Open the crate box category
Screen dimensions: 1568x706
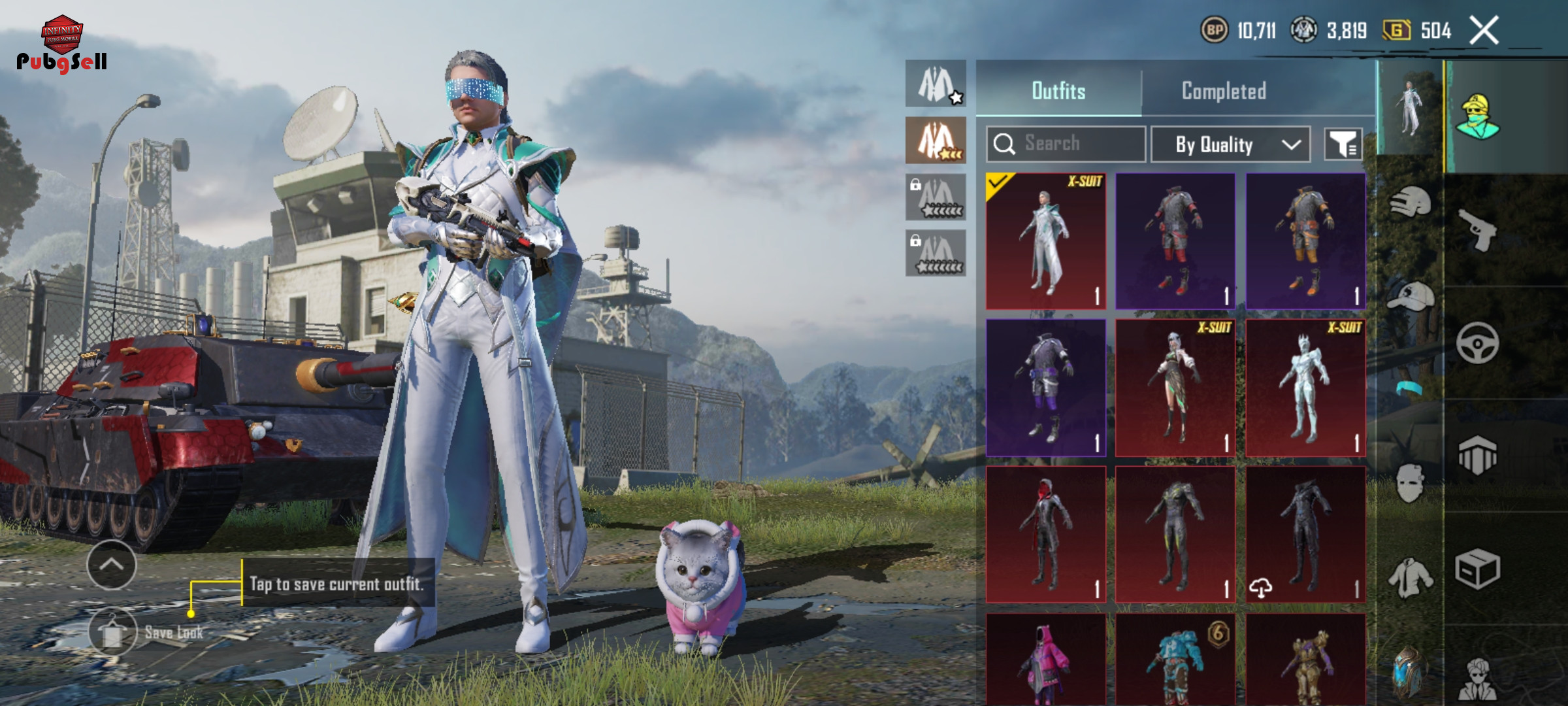point(1477,569)
